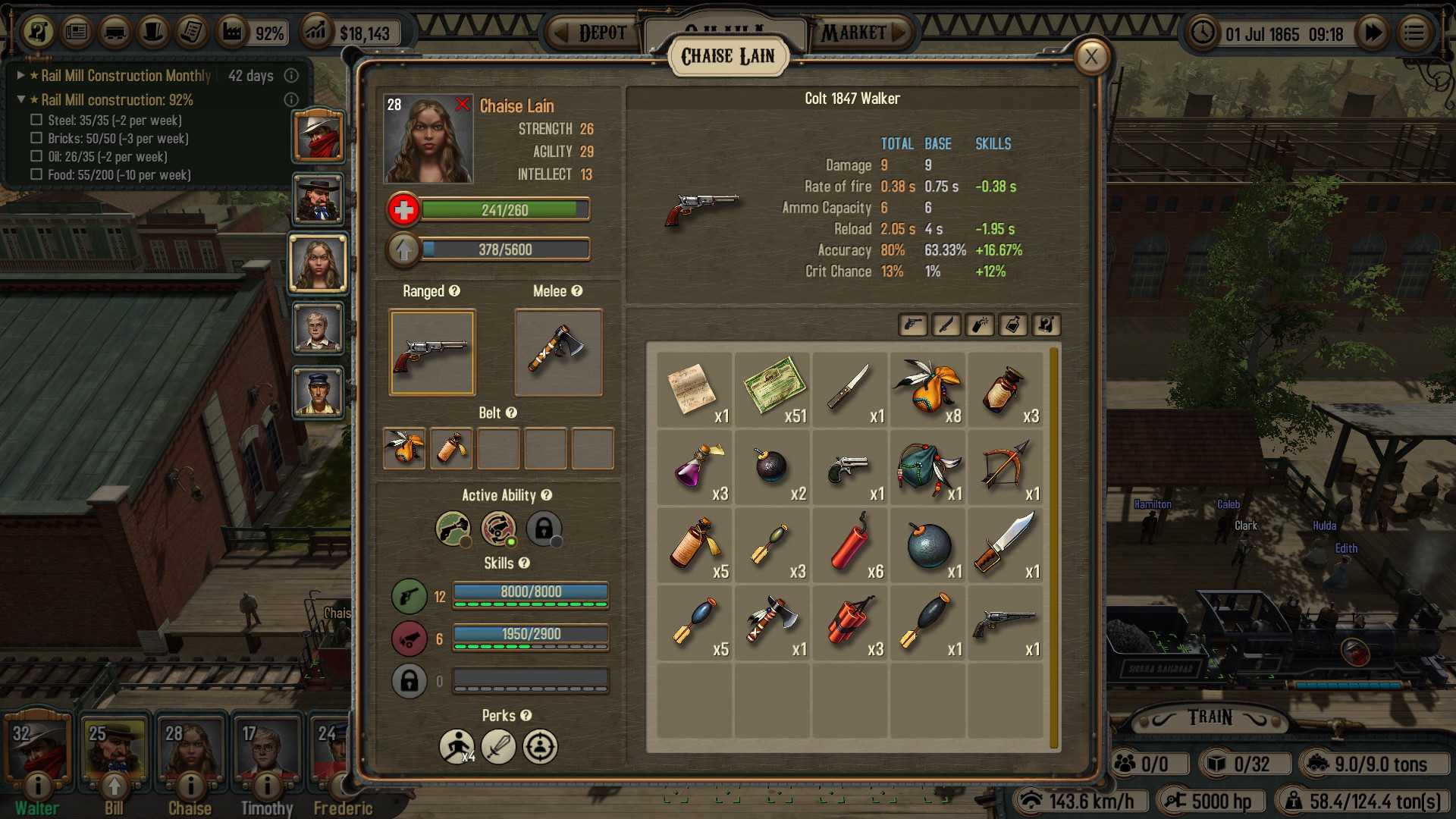Viewport: 1456px width, 819px height.
Task: Open the factory icon showing 92%
Action: point(232,32)
